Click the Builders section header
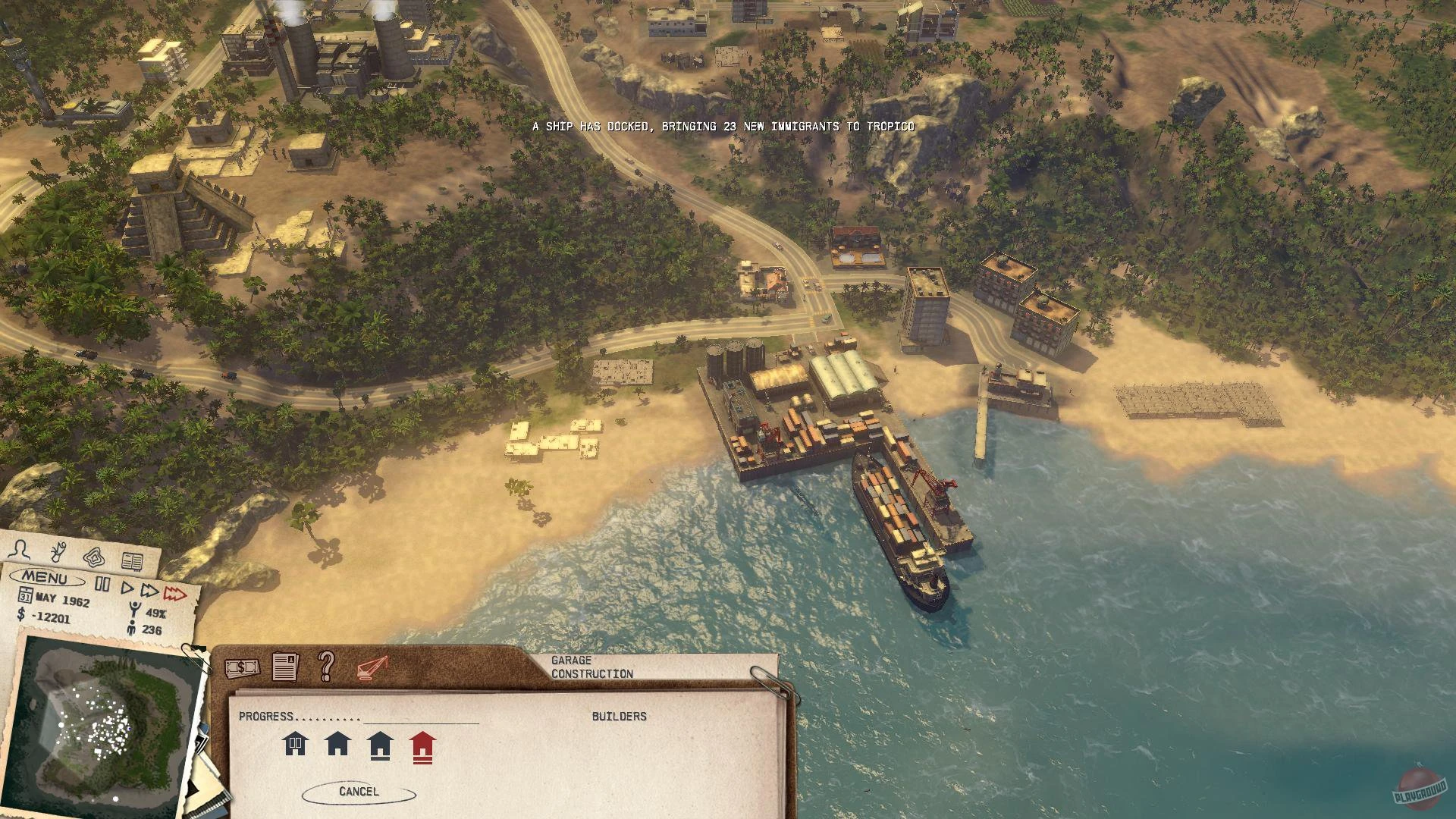The width and height of the screenshot is (1456, 819). click(x=619, y=715)
